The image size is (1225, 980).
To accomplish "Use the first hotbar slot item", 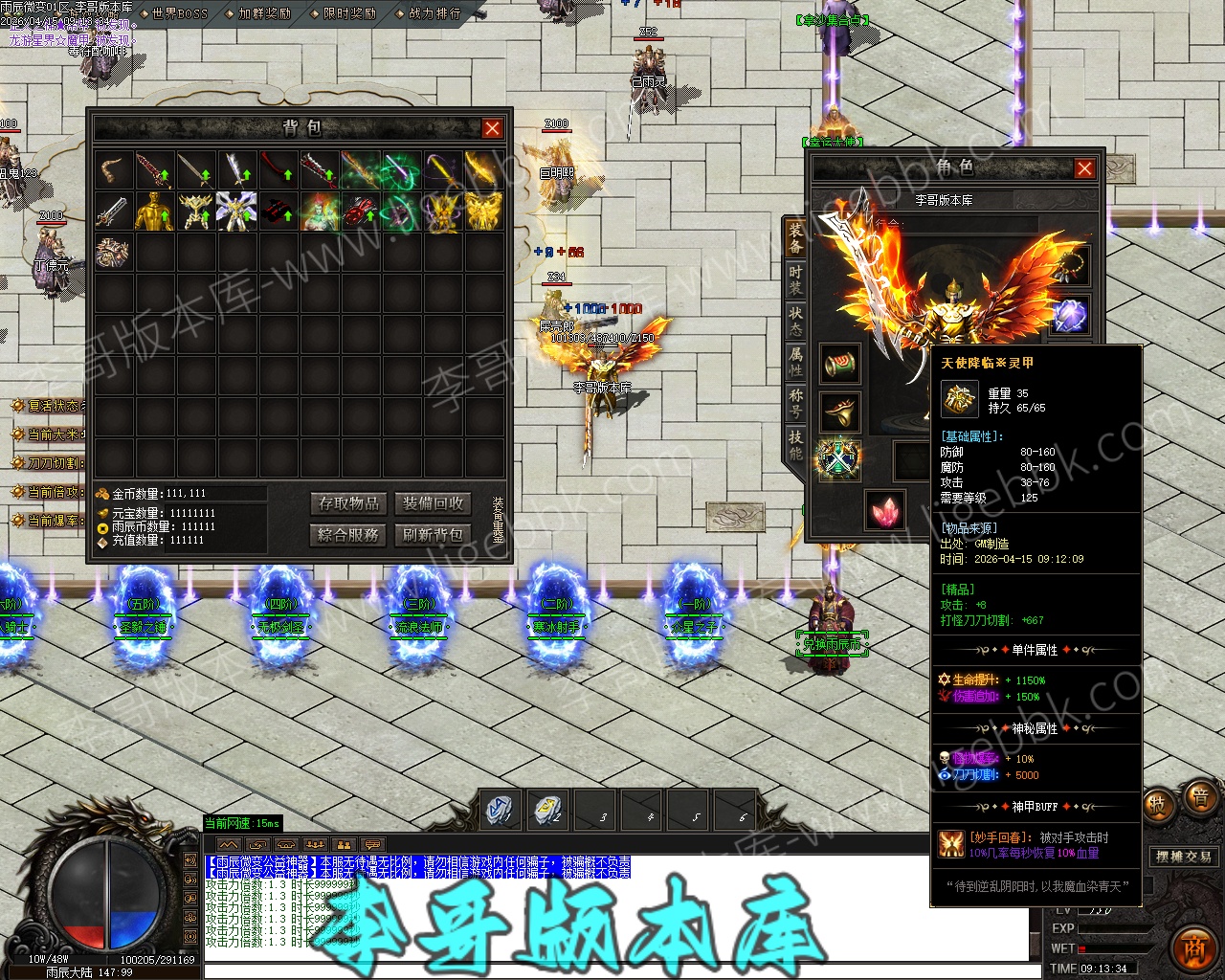I will (x=500, y=810).
